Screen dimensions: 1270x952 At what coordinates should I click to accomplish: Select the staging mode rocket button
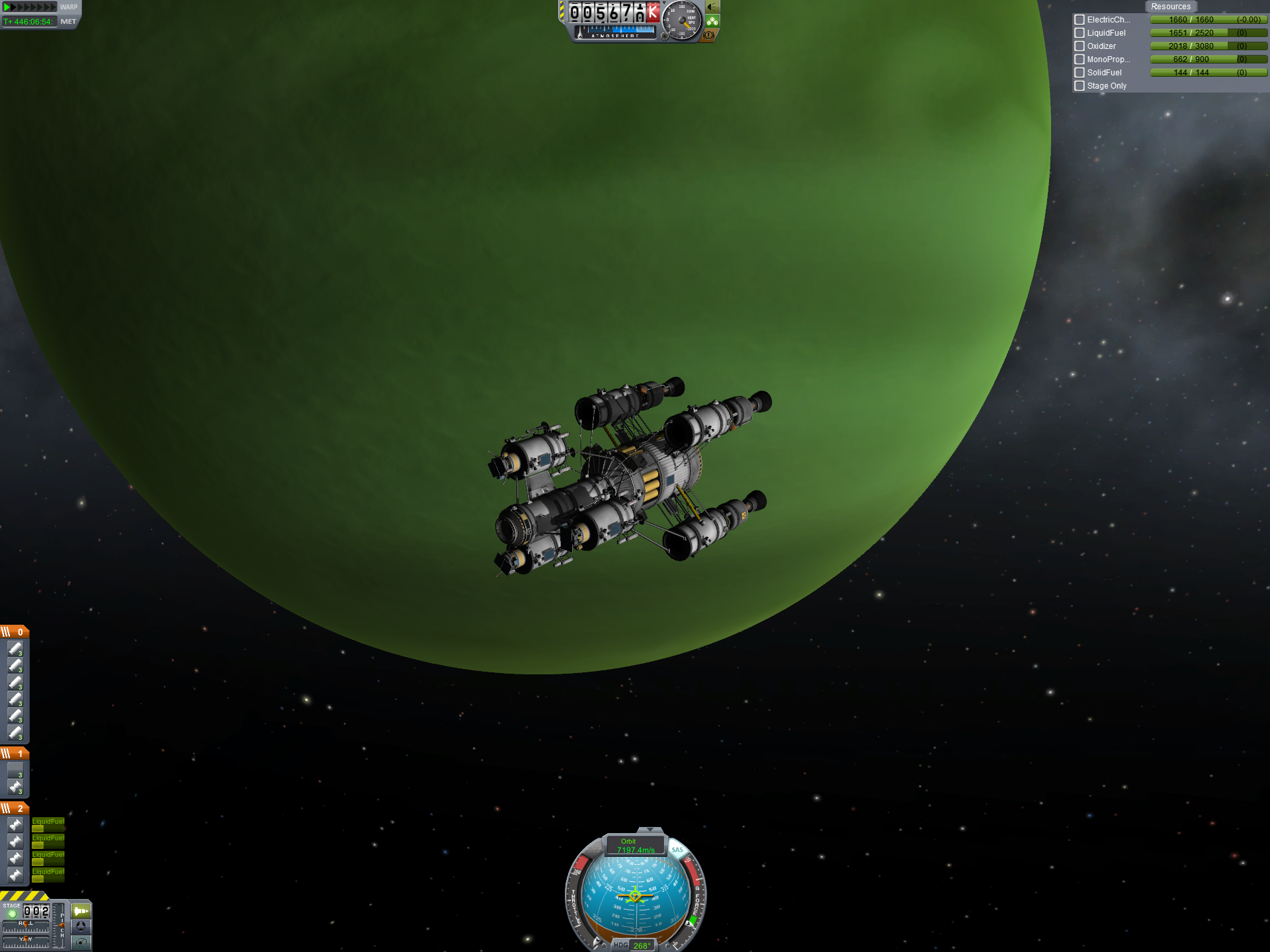(81, 911)
